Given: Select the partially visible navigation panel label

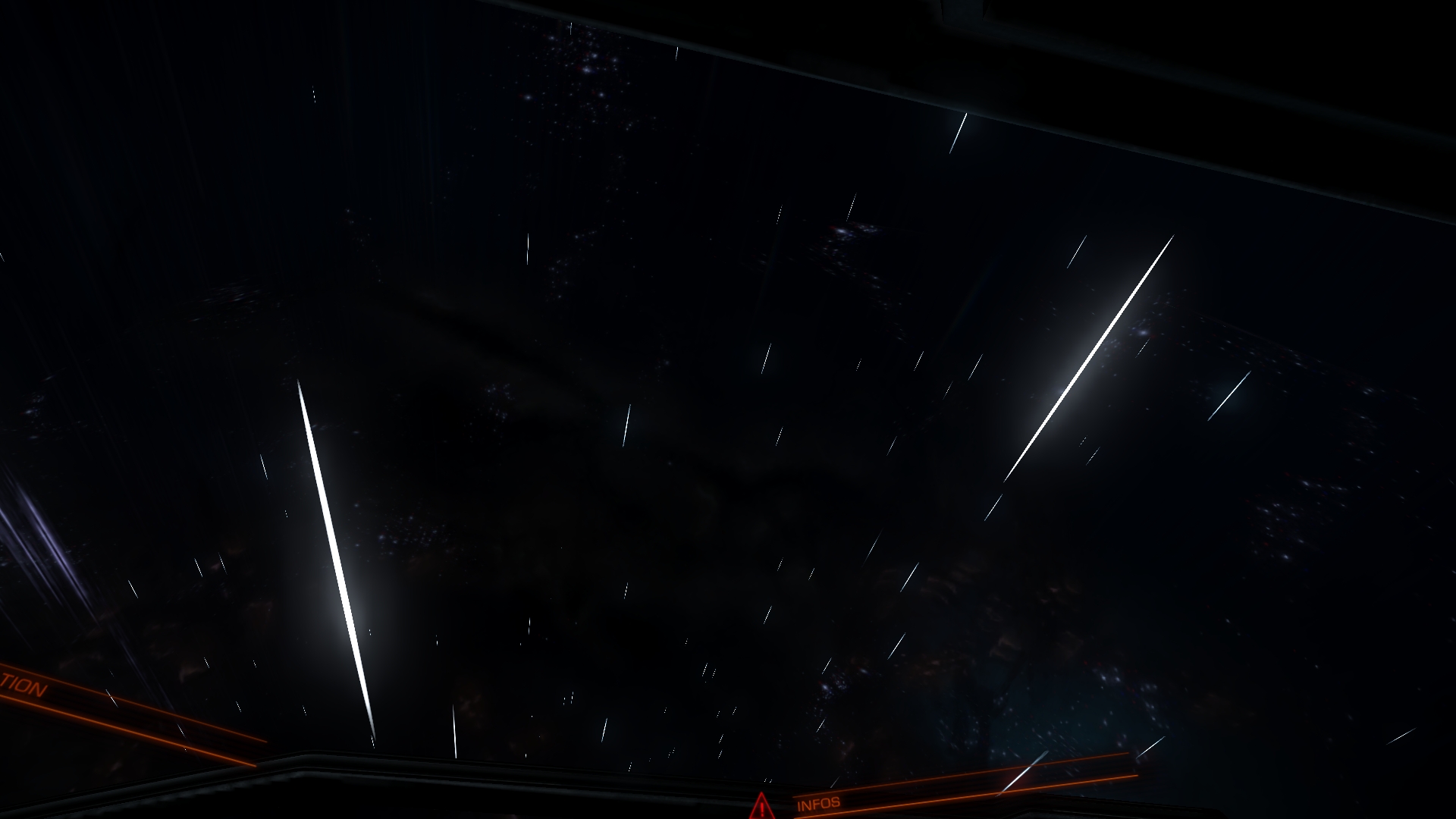Looking at the screenshot, I should (x=23, y=686).
